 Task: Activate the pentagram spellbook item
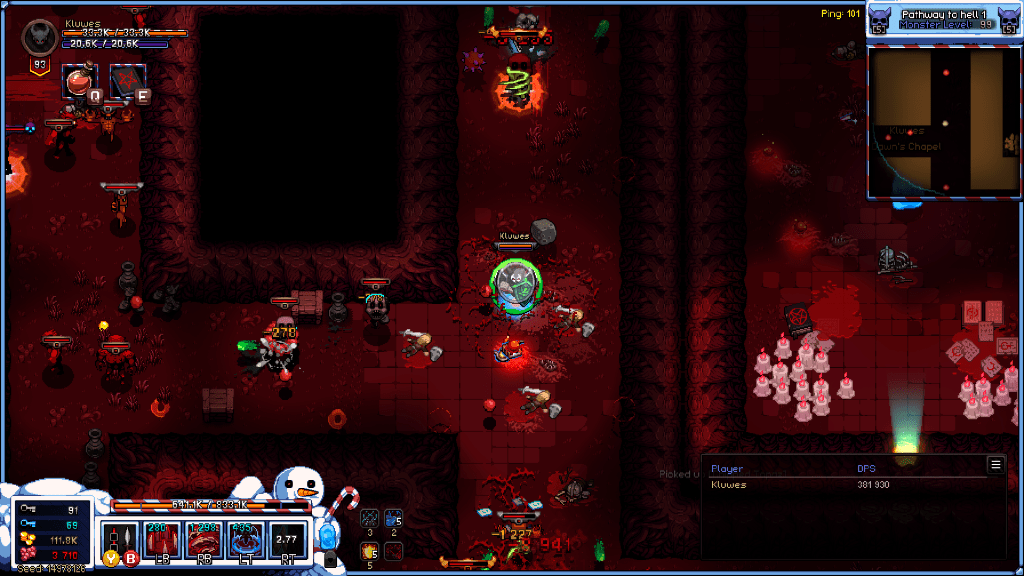[128, 80]
